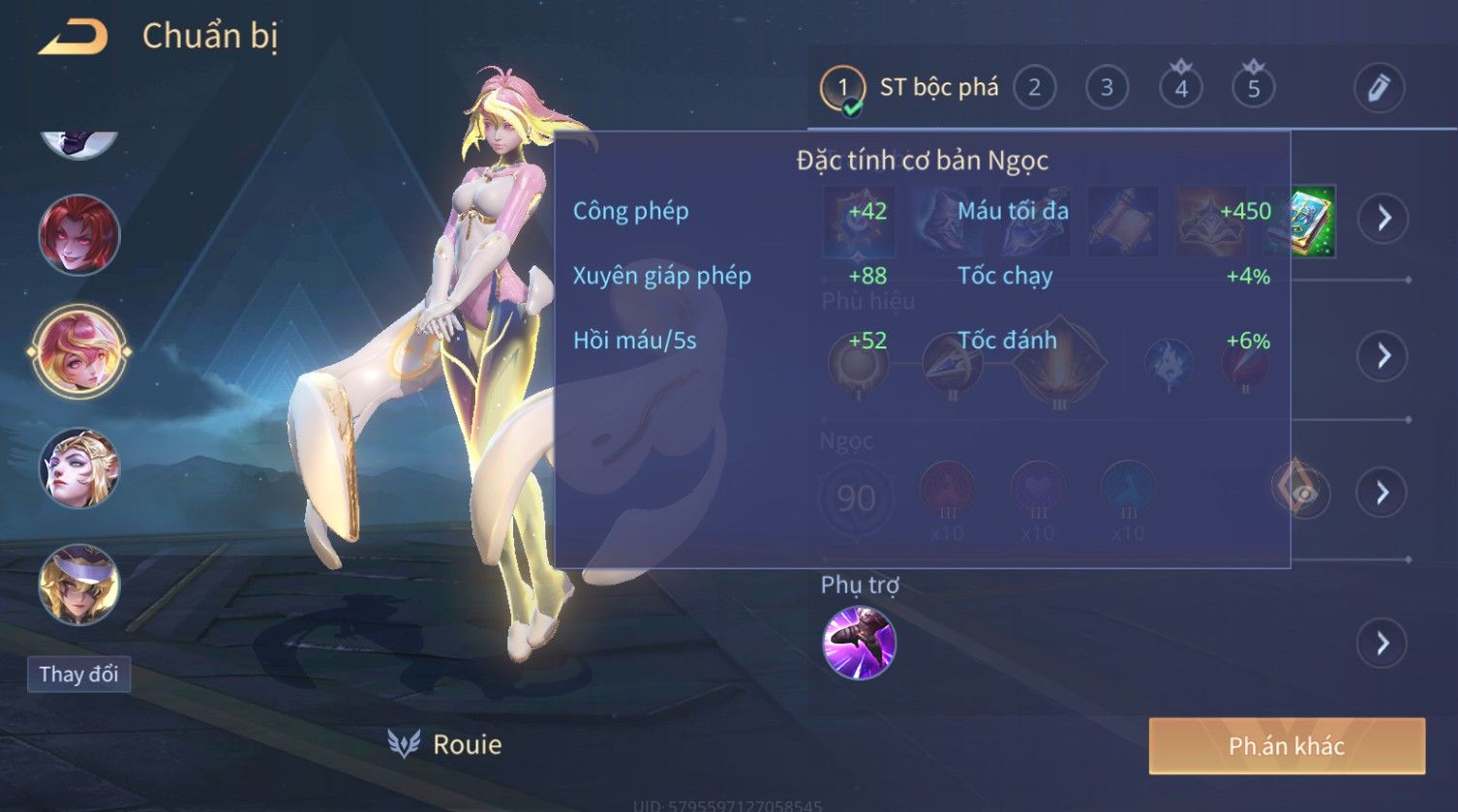This screenshot has height=812, width=1458.
Task: Choose loadout preset 4
Action: [x=1181, y=88]
